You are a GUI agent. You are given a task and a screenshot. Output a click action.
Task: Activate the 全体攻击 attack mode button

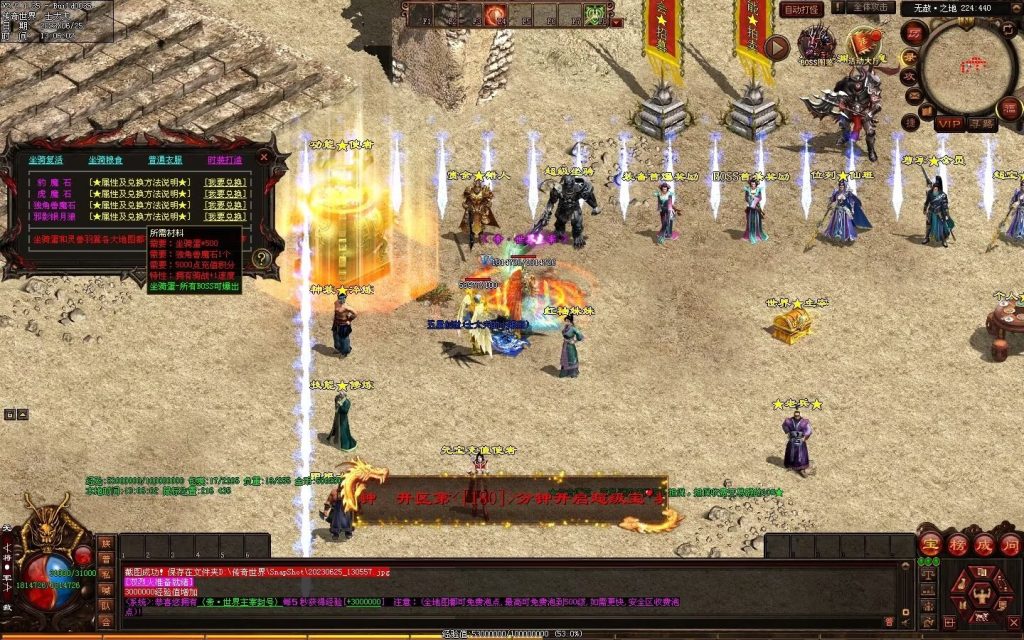point(870,8)
